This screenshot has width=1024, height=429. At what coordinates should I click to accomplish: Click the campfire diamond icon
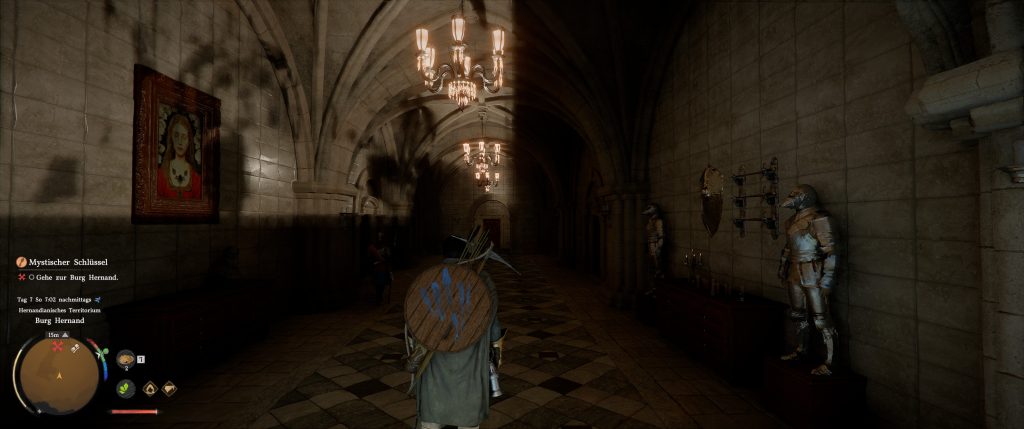point(149,389)
